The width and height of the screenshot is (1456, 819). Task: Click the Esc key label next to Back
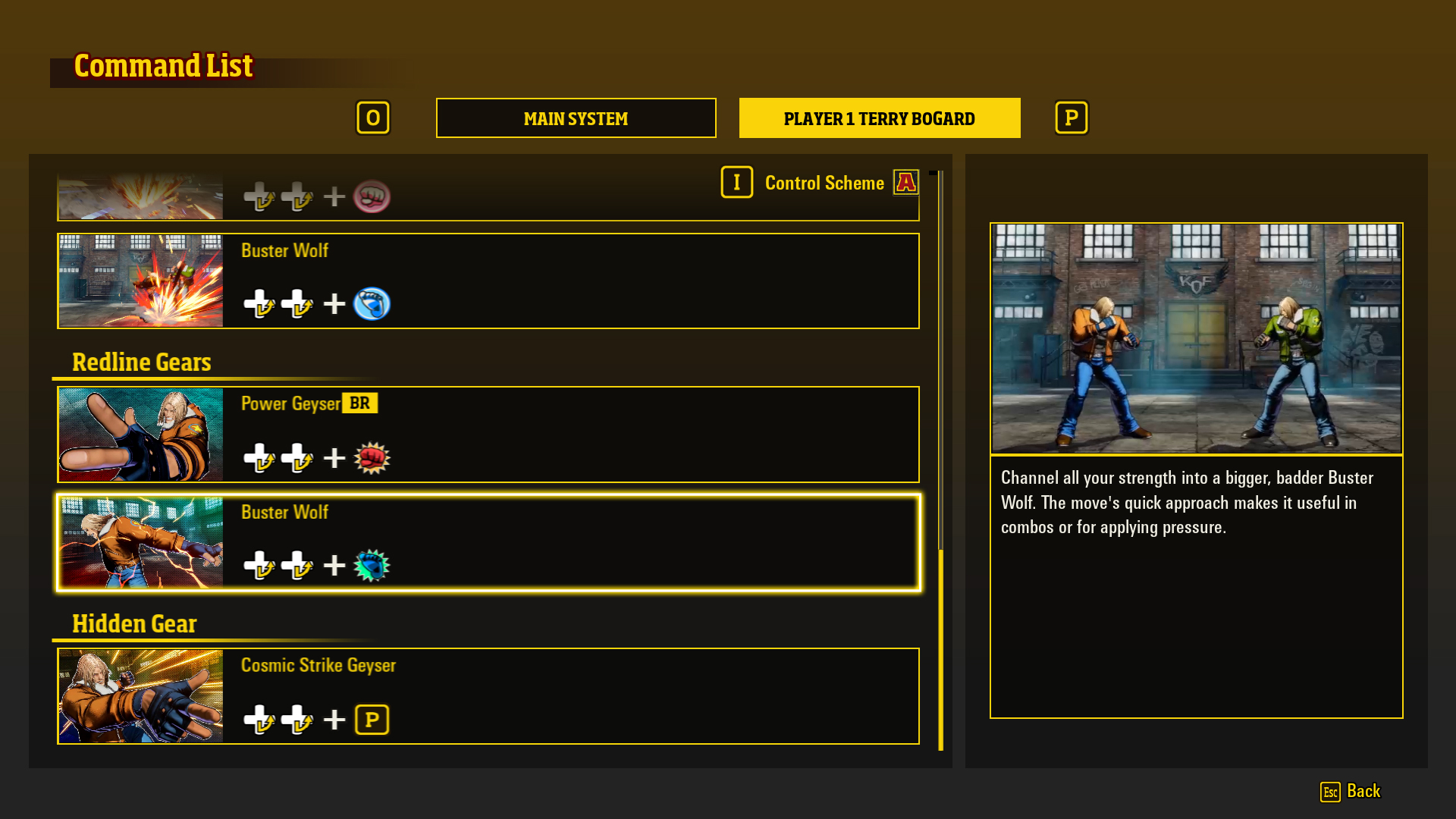point(1329,792)
